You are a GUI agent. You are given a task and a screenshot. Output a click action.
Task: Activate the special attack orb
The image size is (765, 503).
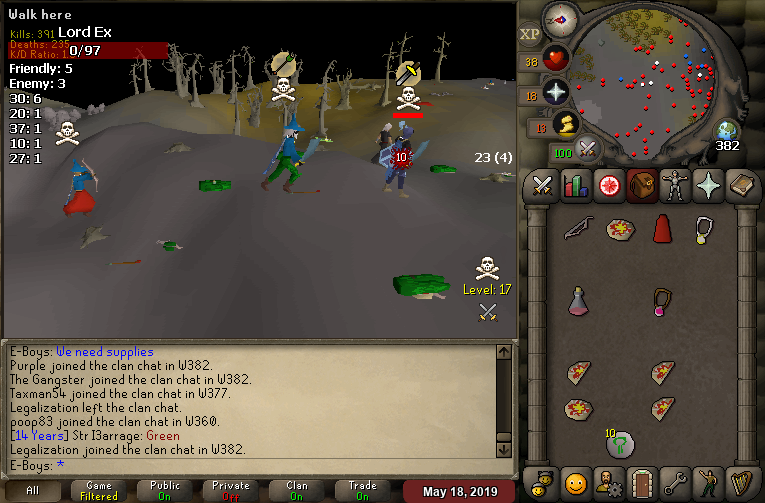pos(588,150)
